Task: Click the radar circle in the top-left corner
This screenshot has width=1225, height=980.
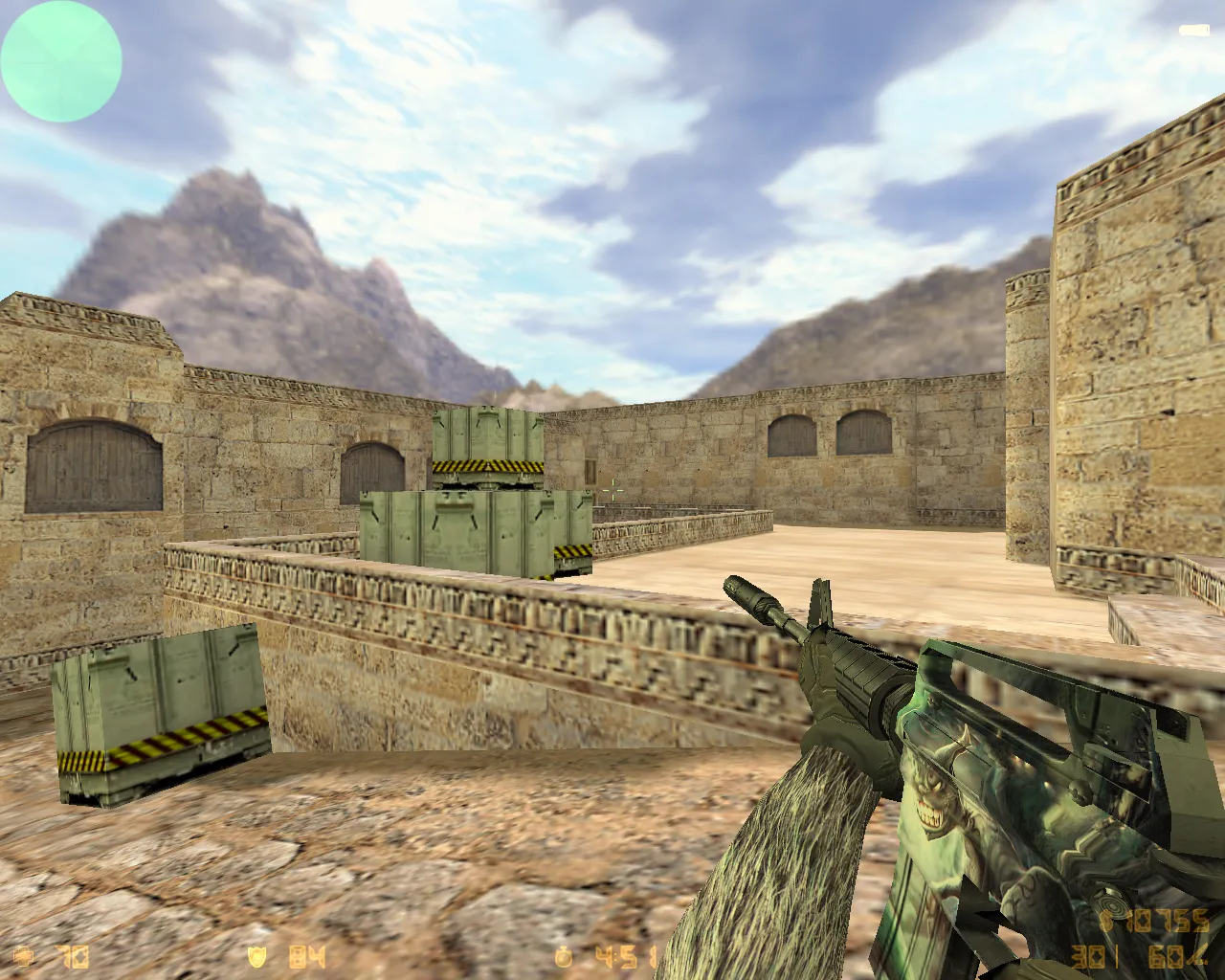Action: click(60, 60)
